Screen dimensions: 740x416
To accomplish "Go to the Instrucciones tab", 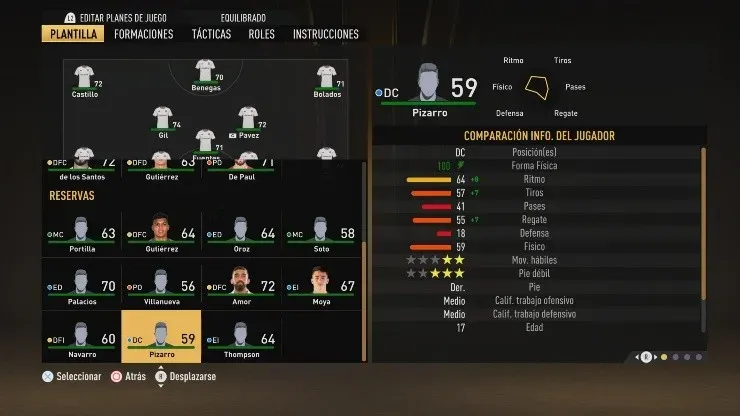I will pyautogui.click(x=325, y=34).
